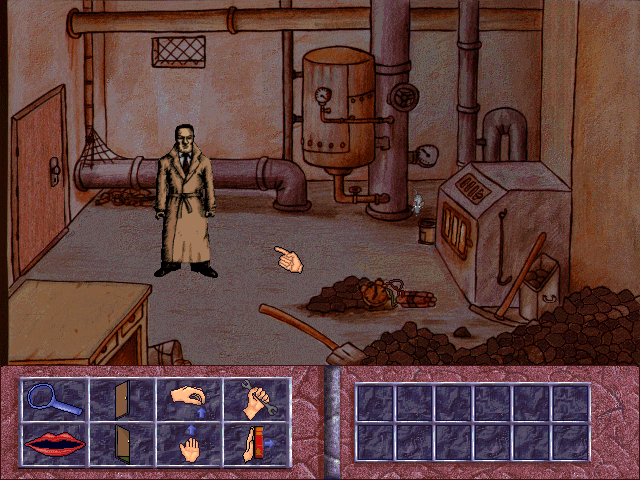Image resolution: width=640 pixels, height=480 pixels.
Task: Select the open palm give action
Action: click(189, 444)
